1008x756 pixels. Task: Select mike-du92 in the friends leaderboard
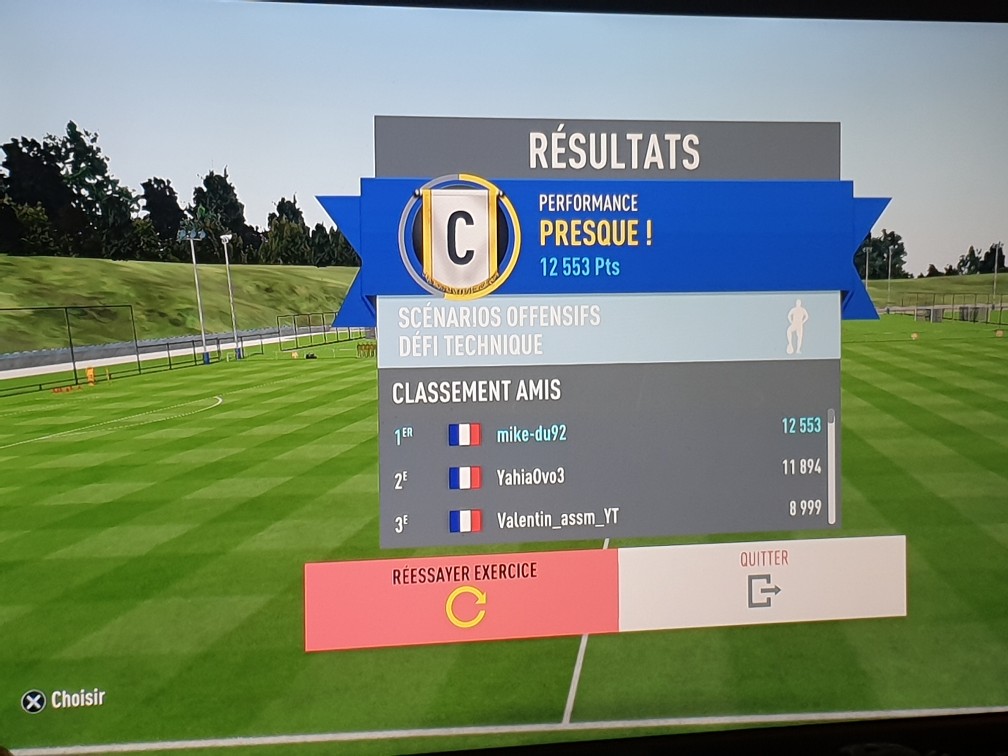click(608, 432)
